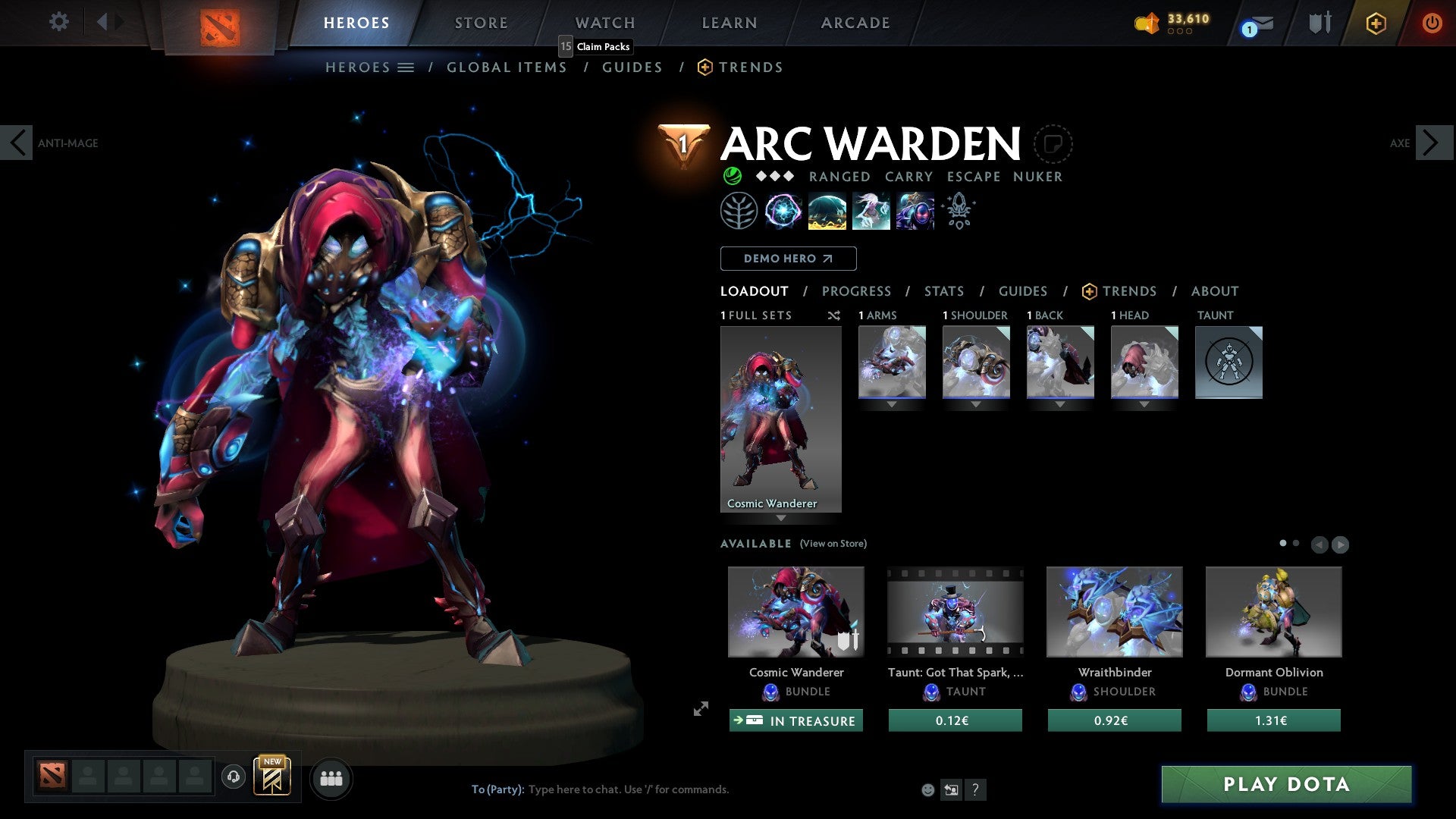Click the Dota Plus hexagon icon
This screenshot has width=1456, height=819.
click(x=1375, y=23)
